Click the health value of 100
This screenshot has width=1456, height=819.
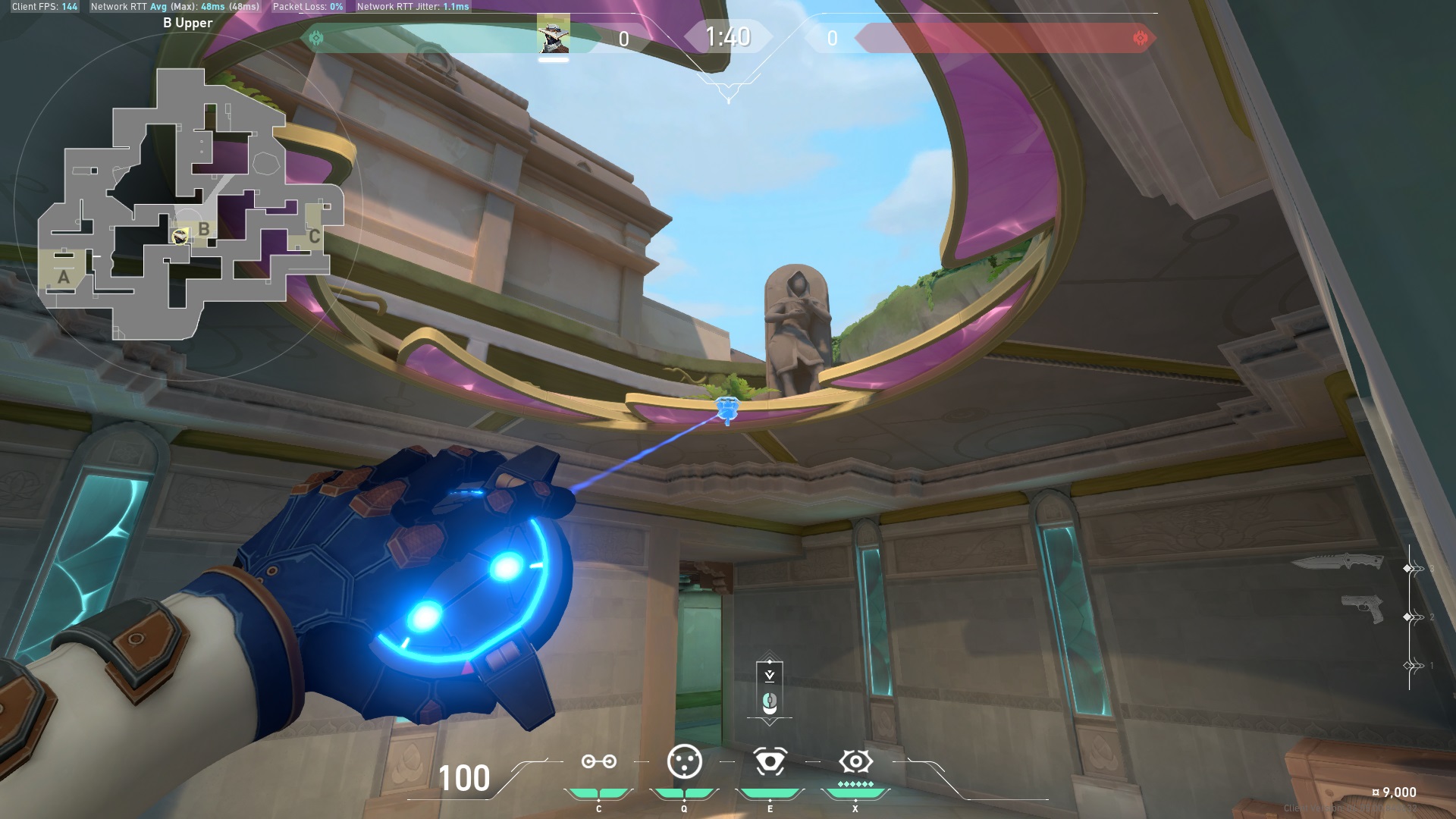[463, 777]
